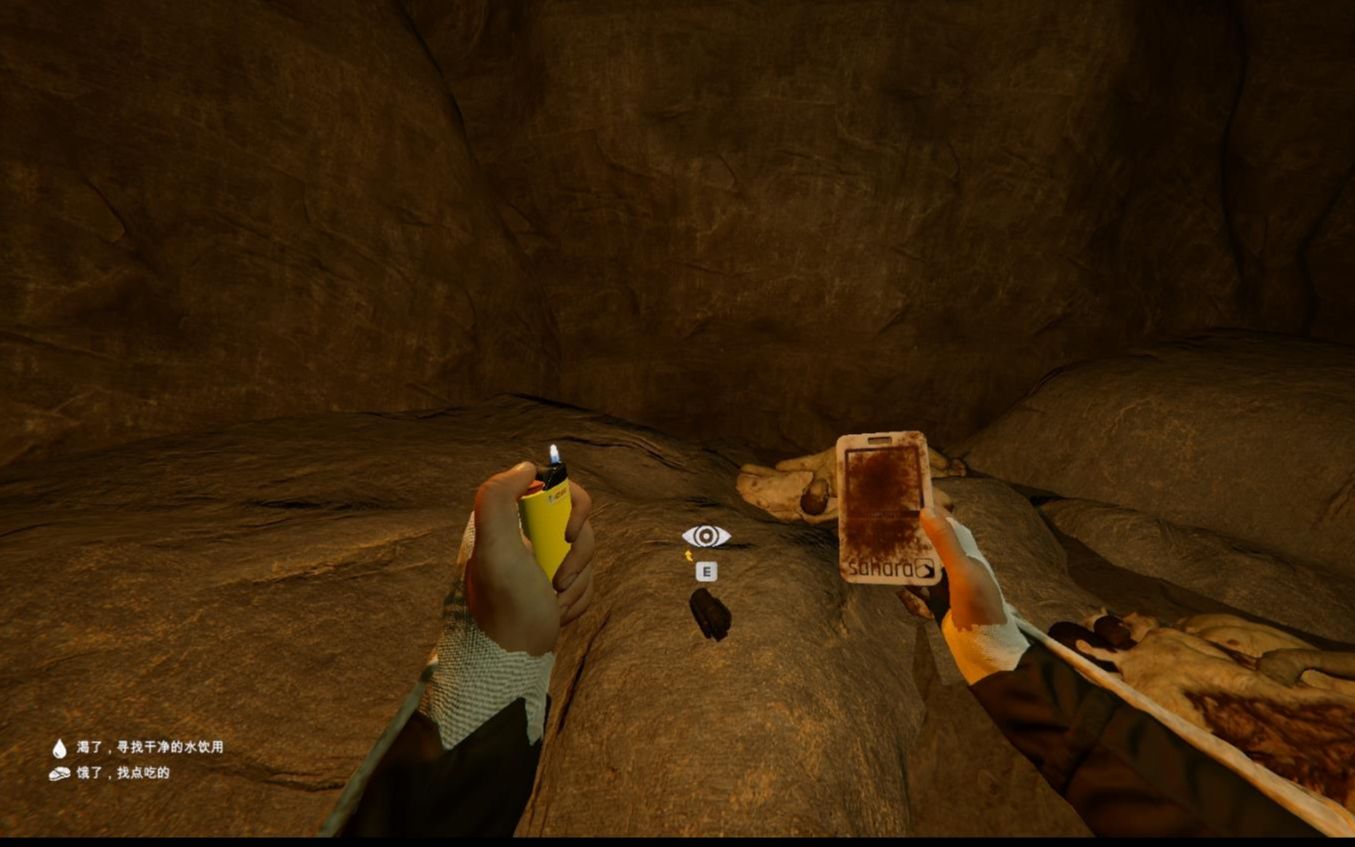
Task: Select the water drop thirst status icon
Action: point(60,748)
